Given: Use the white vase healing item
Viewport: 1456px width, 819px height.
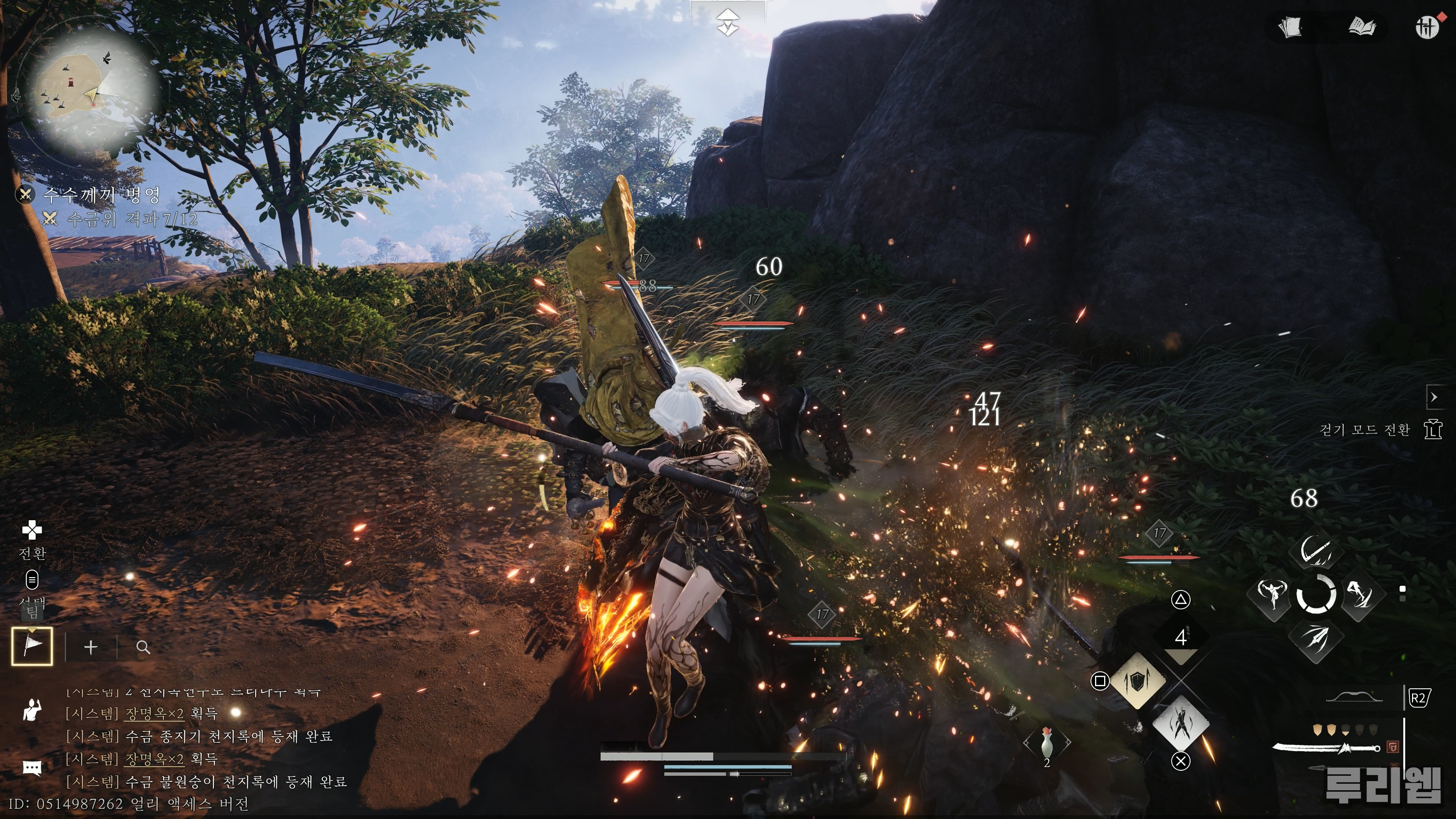Looking at the screenshot, I should [x=1046, y=743].
